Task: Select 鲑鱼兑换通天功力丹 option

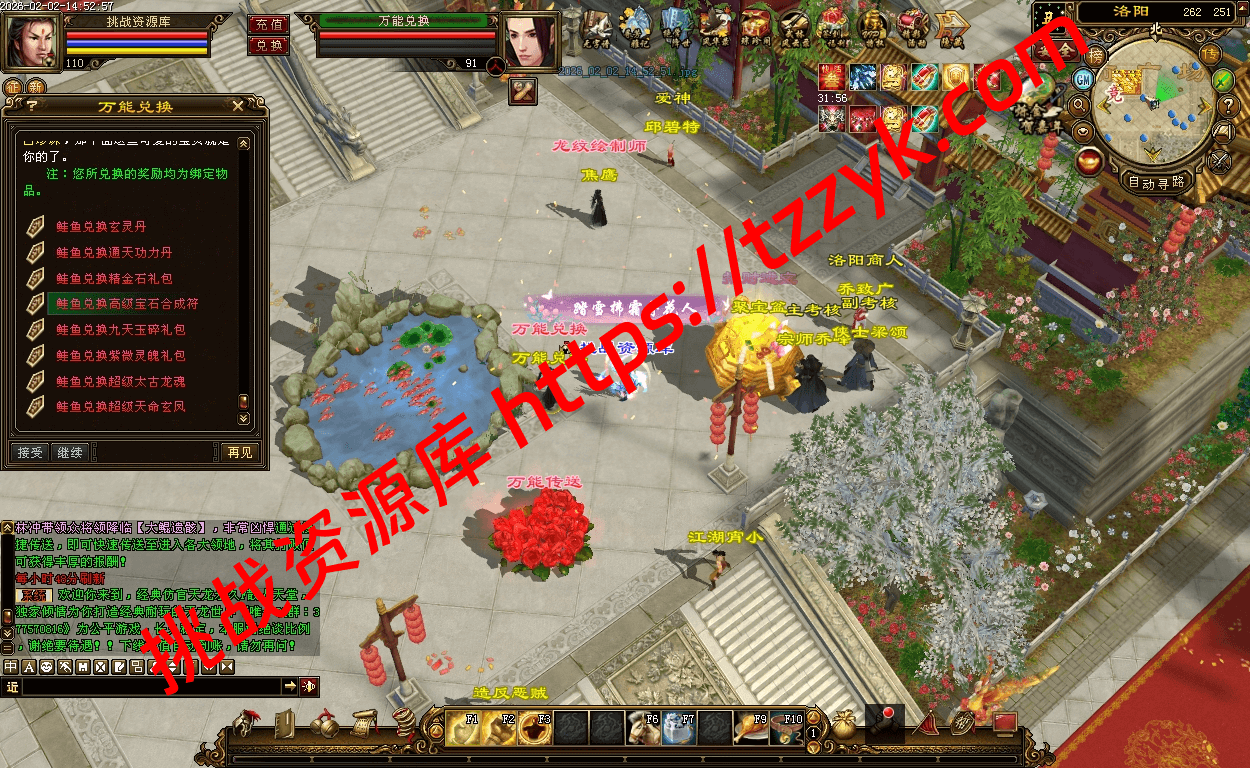Action: [x=114, y=253]
